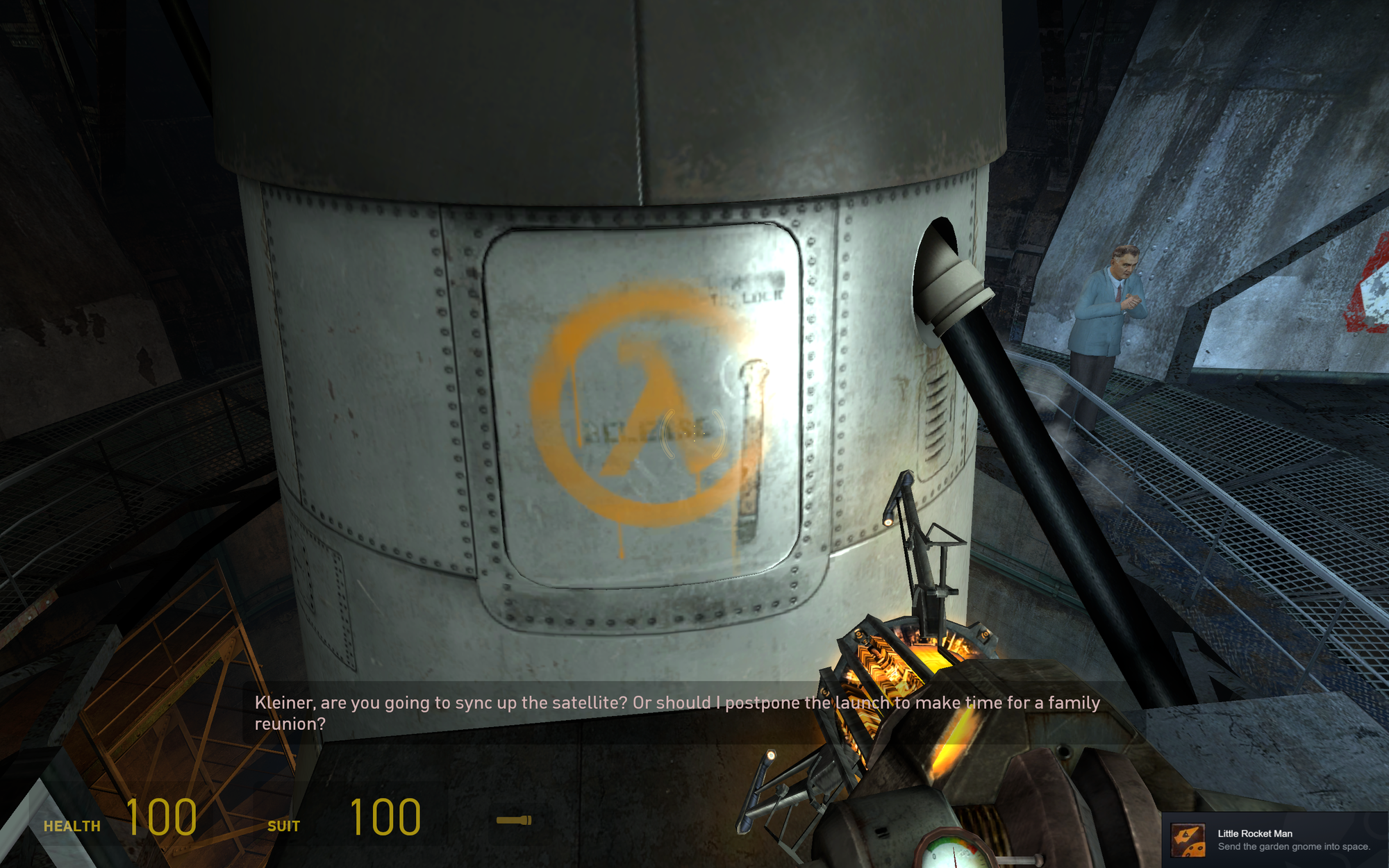Viewport: 1389px width, 868px height.
Task: Select the SUIT power indicator label
Action: (284, 826)
